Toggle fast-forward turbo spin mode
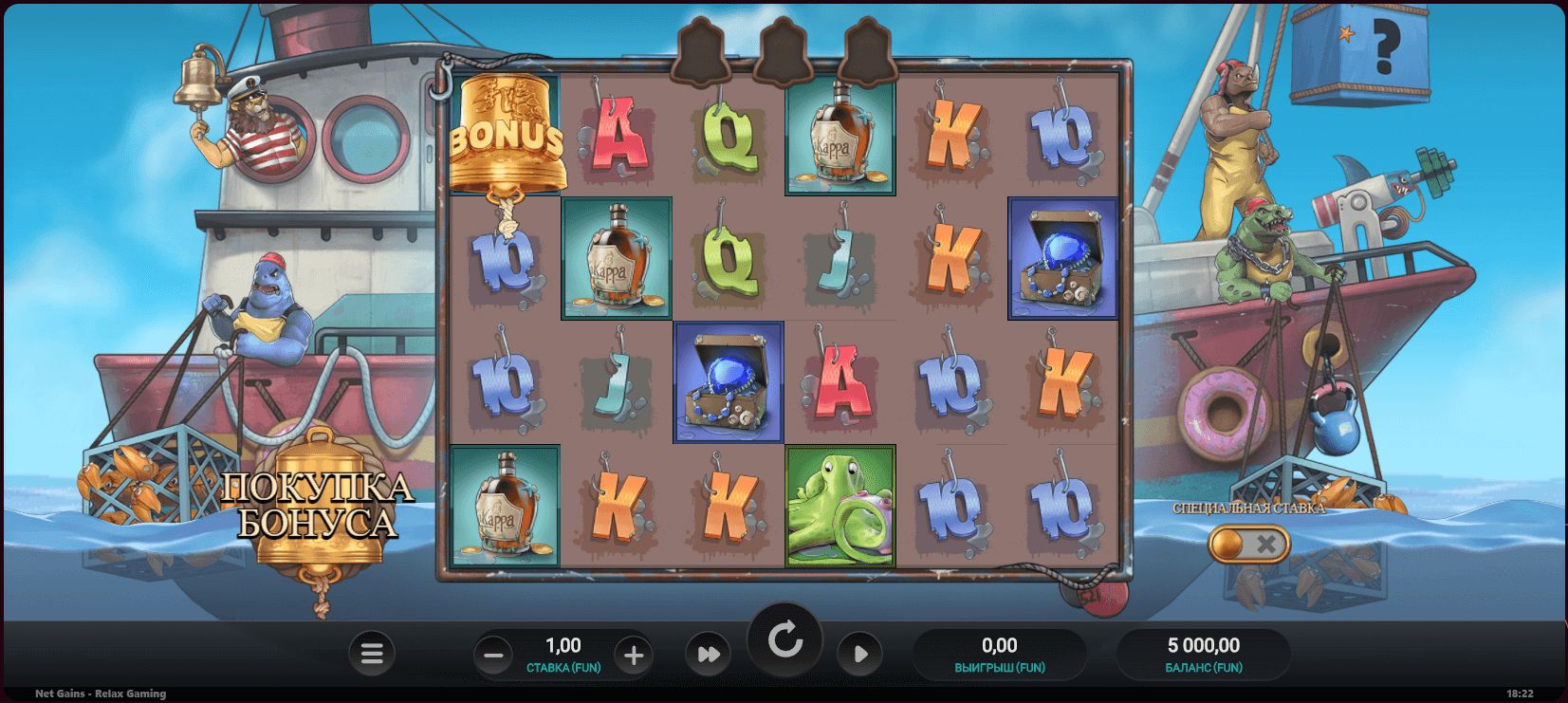 (x=709, y=654)
